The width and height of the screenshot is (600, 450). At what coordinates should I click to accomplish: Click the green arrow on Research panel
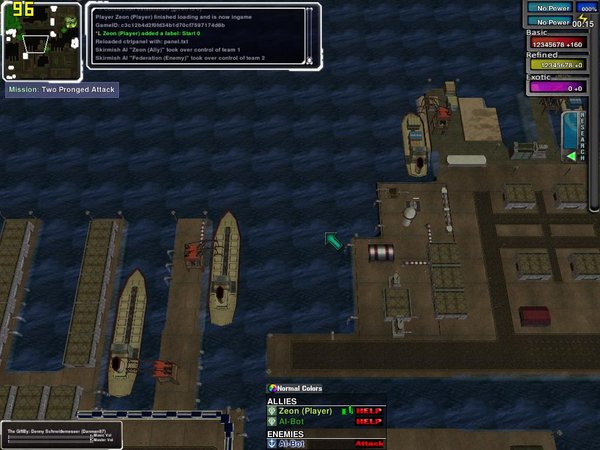(x=570, y=156)
